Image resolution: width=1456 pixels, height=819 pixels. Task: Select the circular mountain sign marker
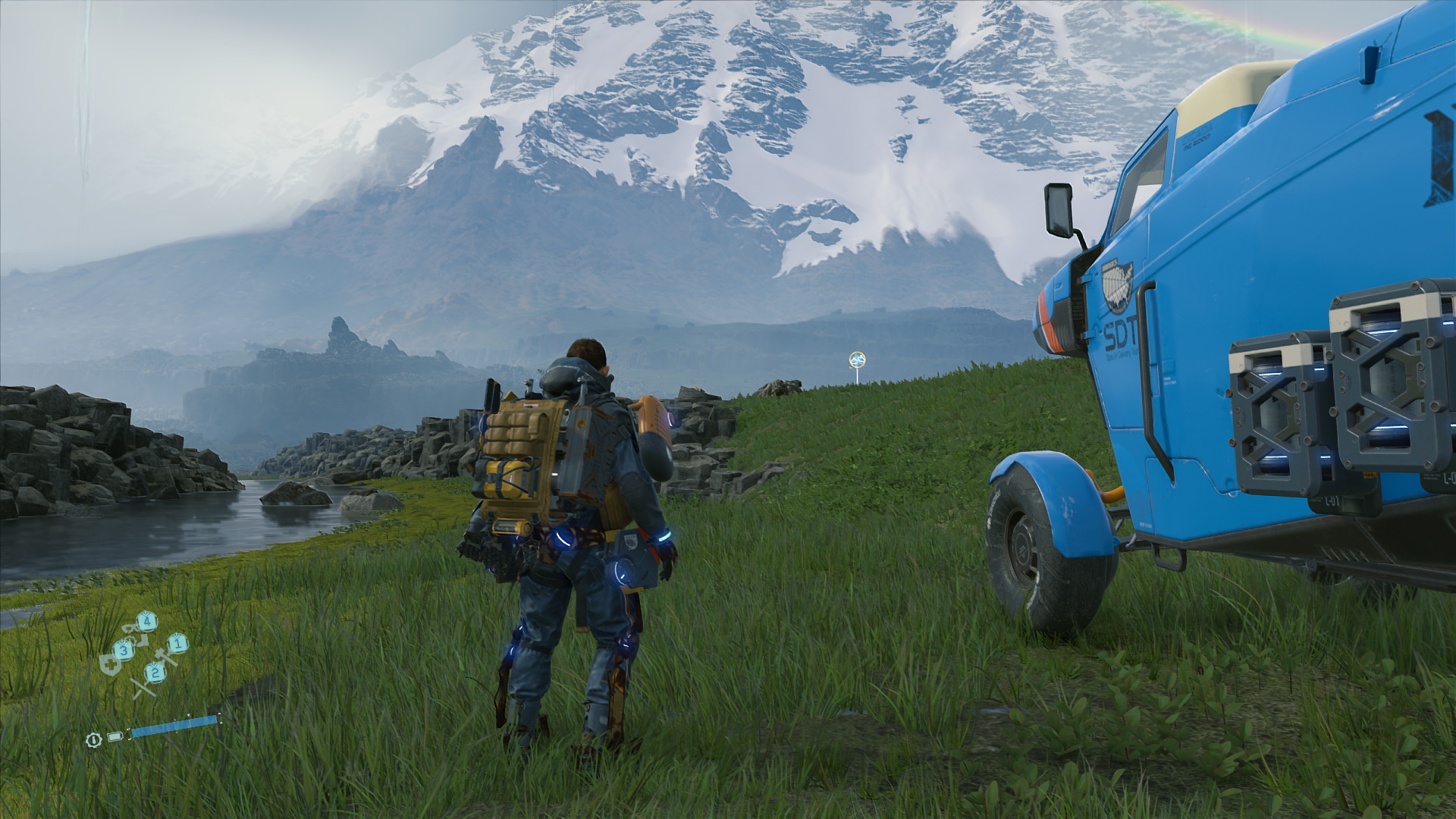pyautogui.click(x=858, y=359)
